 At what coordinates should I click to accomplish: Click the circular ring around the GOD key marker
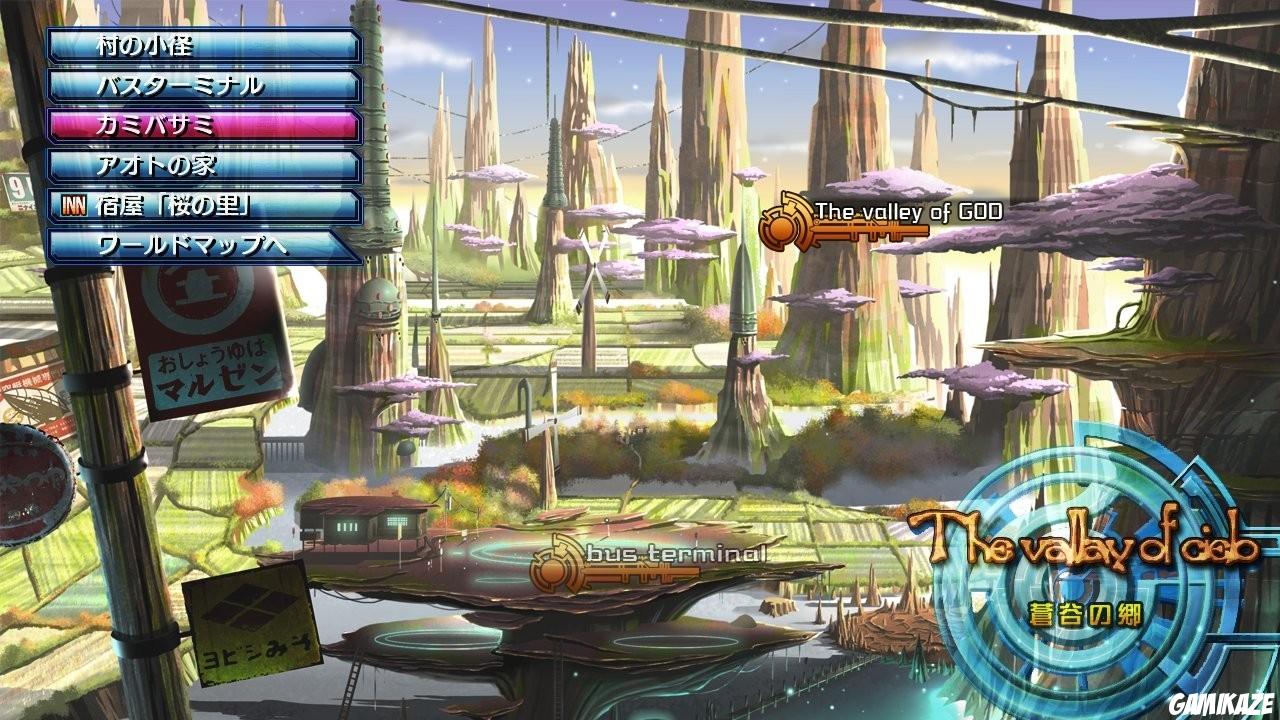click(x=782, y=228)
